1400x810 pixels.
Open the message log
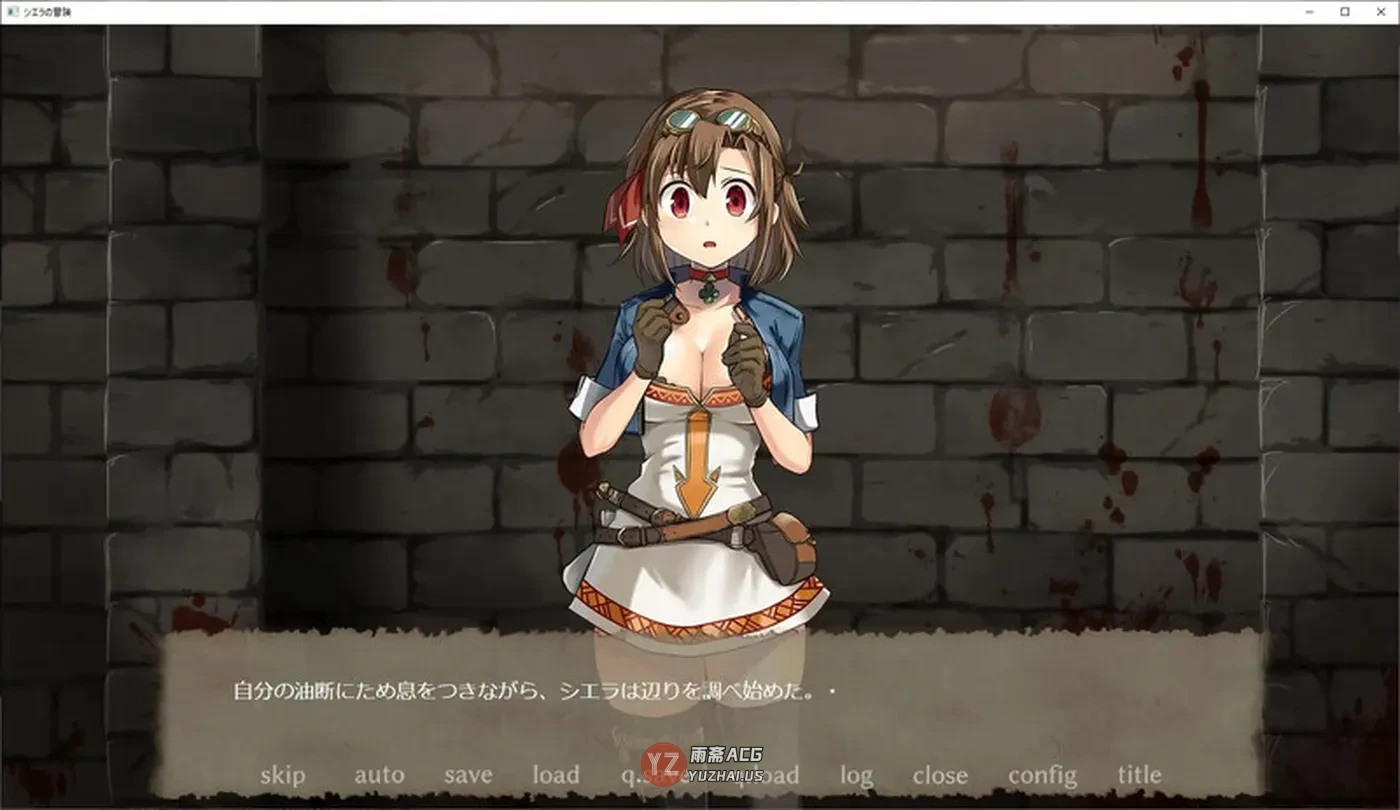(858, 775)
